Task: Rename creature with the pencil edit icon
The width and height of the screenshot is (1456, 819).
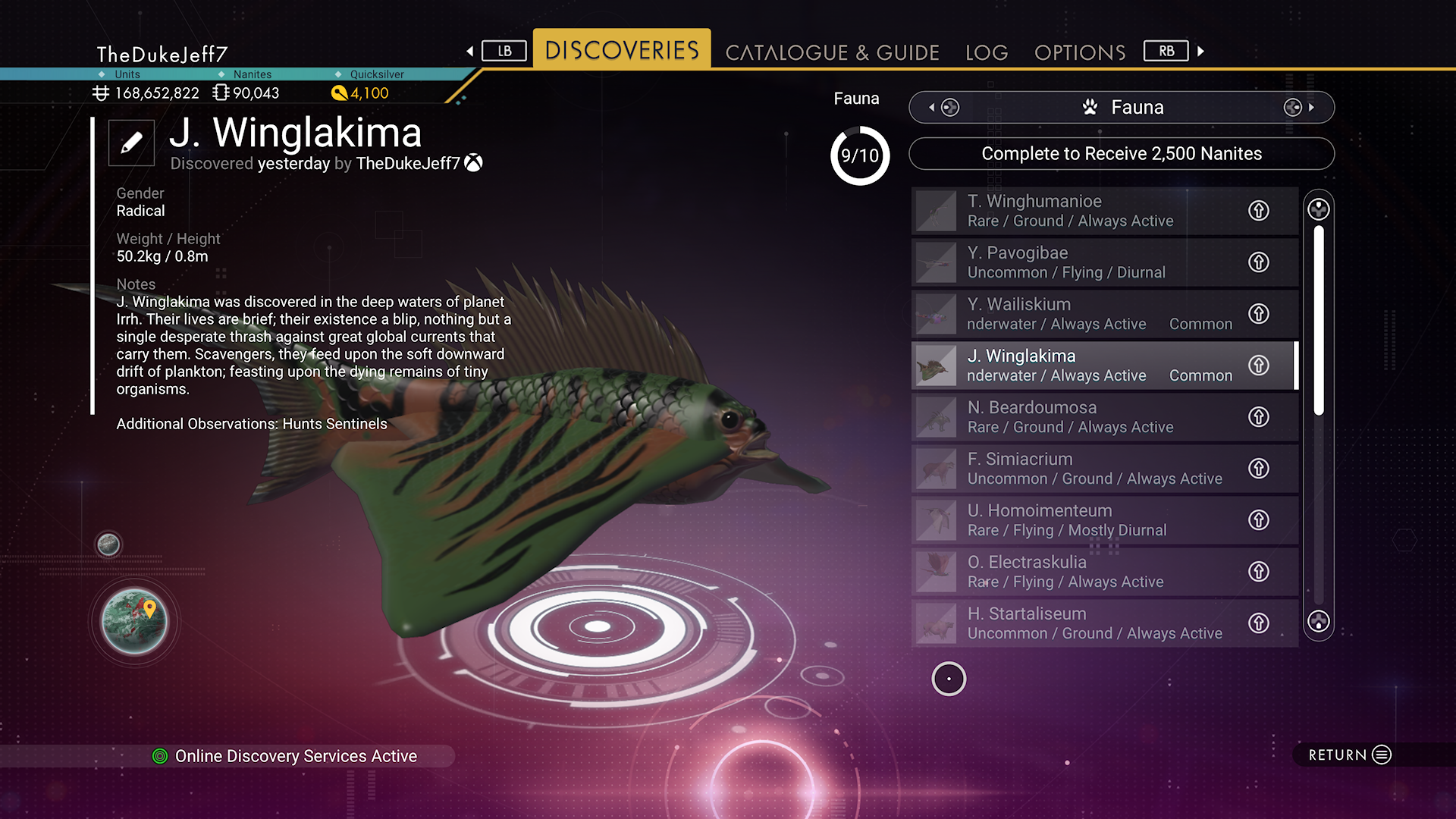Action: (x=131, y=143)
